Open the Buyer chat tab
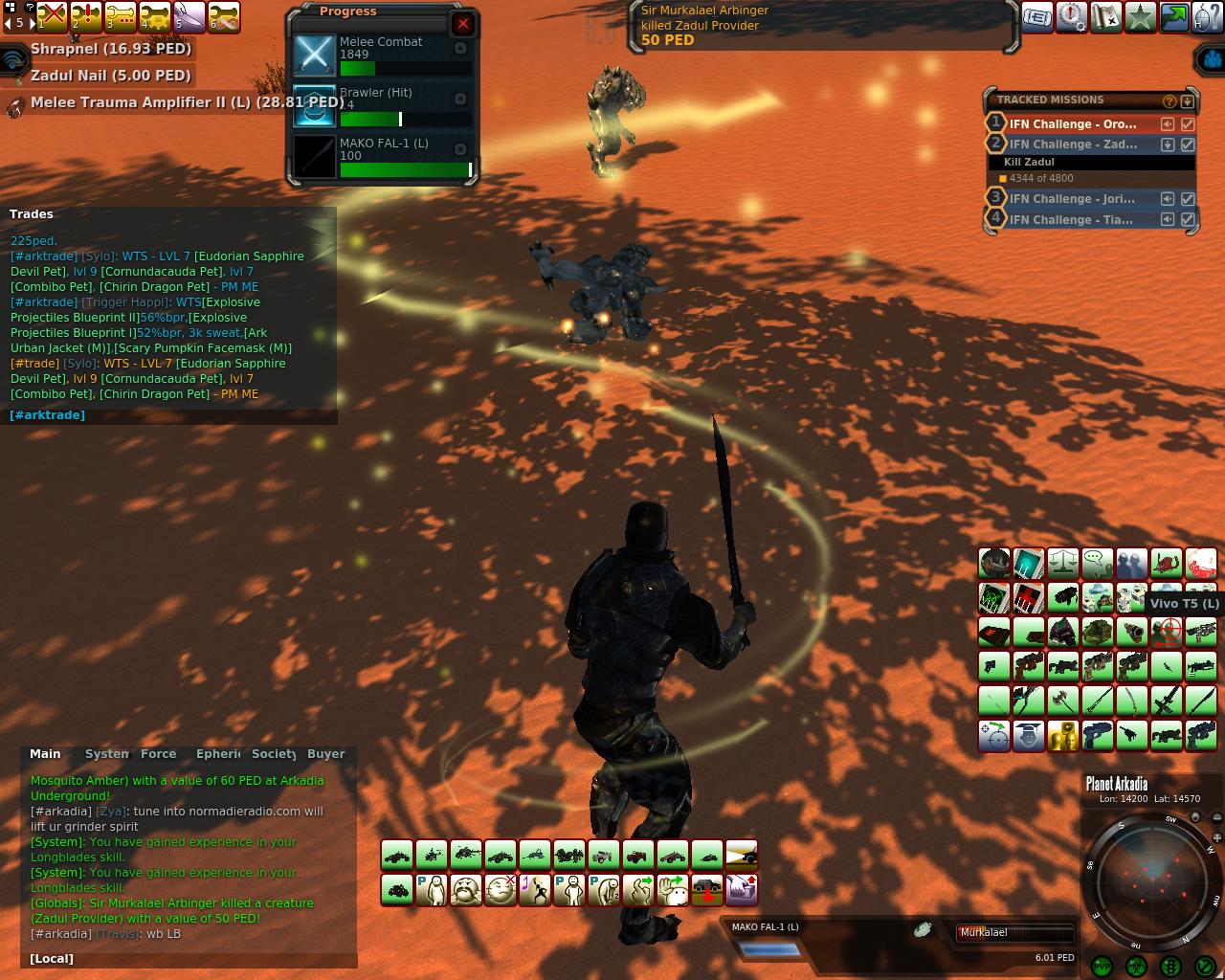 pyautogui.click(x=325, y=754)
